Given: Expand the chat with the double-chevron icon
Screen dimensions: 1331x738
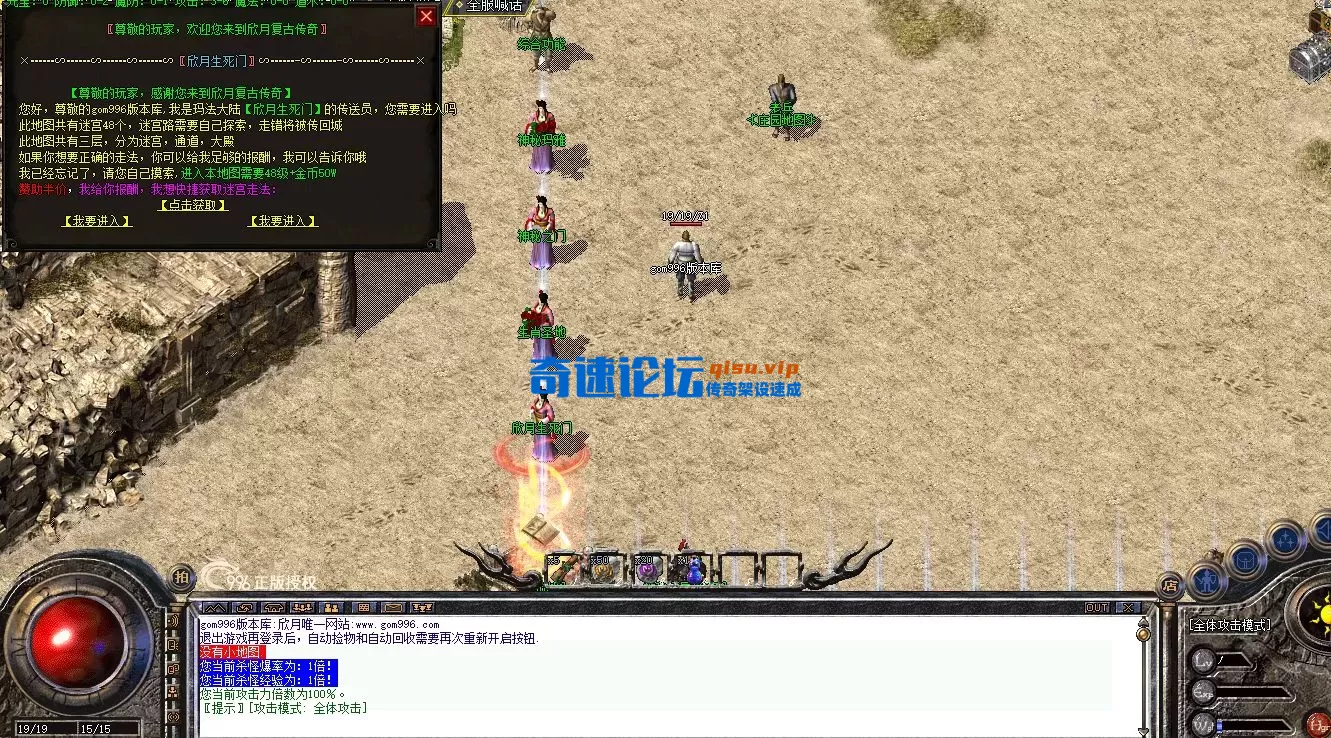Looking at the screenshot, I should pos(215,607).
